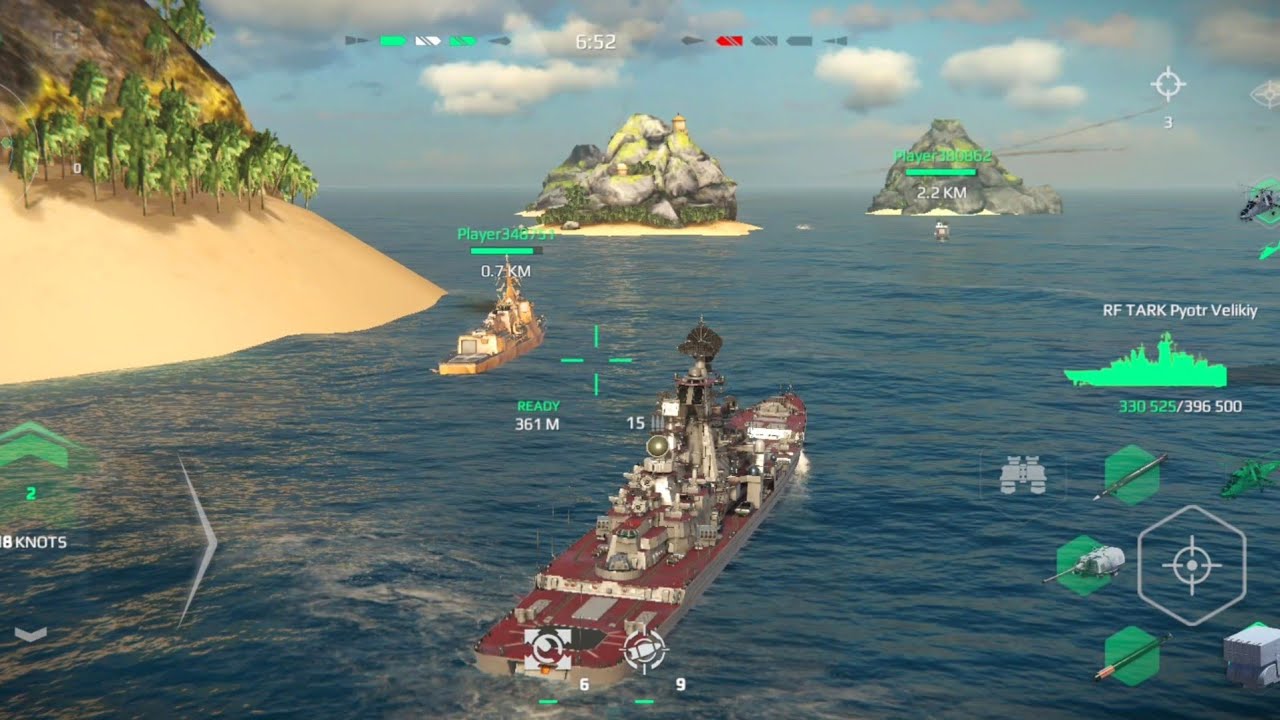Increase speed with the green up chevron
1280x720 pixels.
32,448
